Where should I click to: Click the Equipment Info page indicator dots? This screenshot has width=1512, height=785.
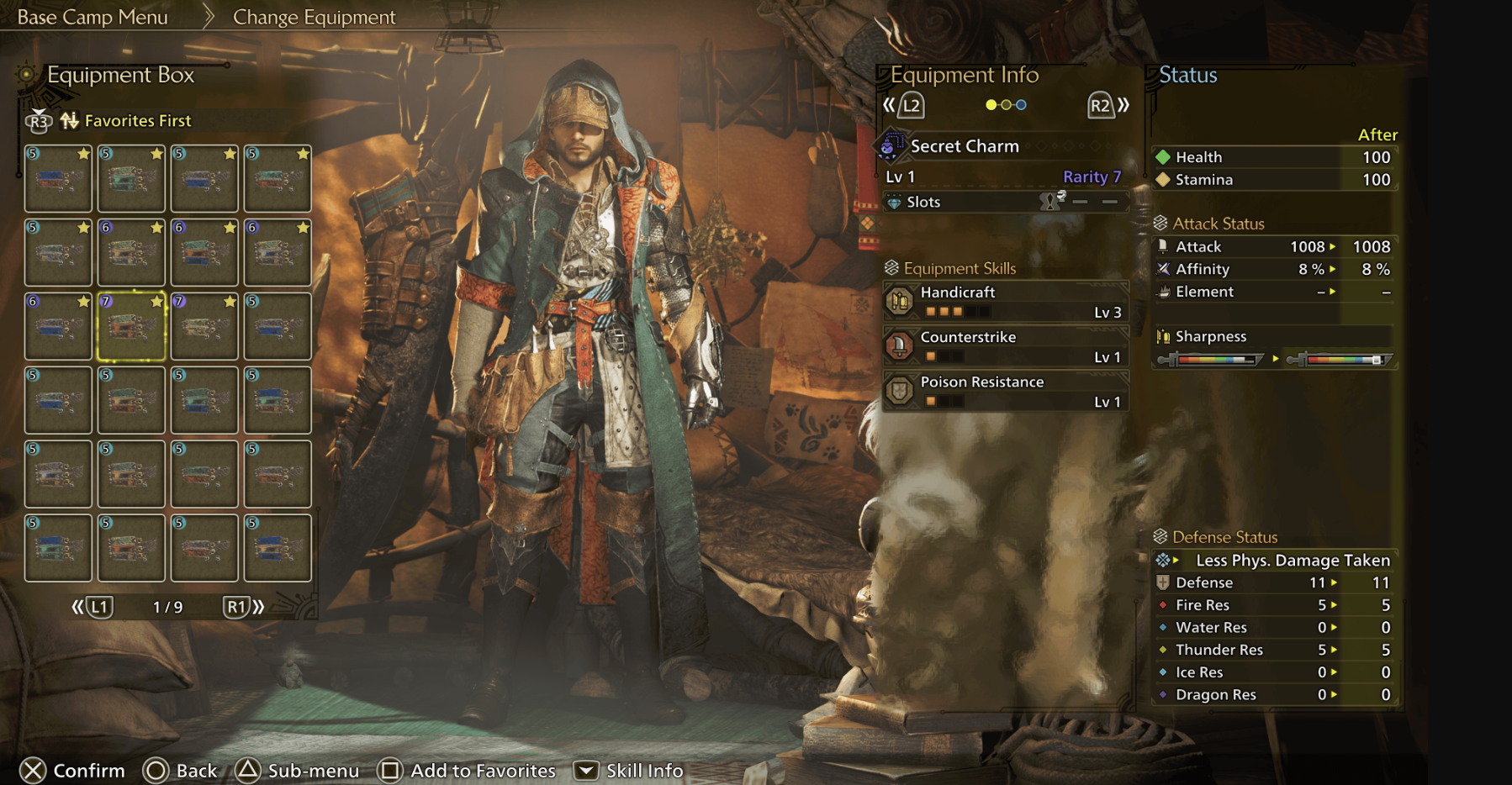pyautogui.click(x=1006, y=105)
